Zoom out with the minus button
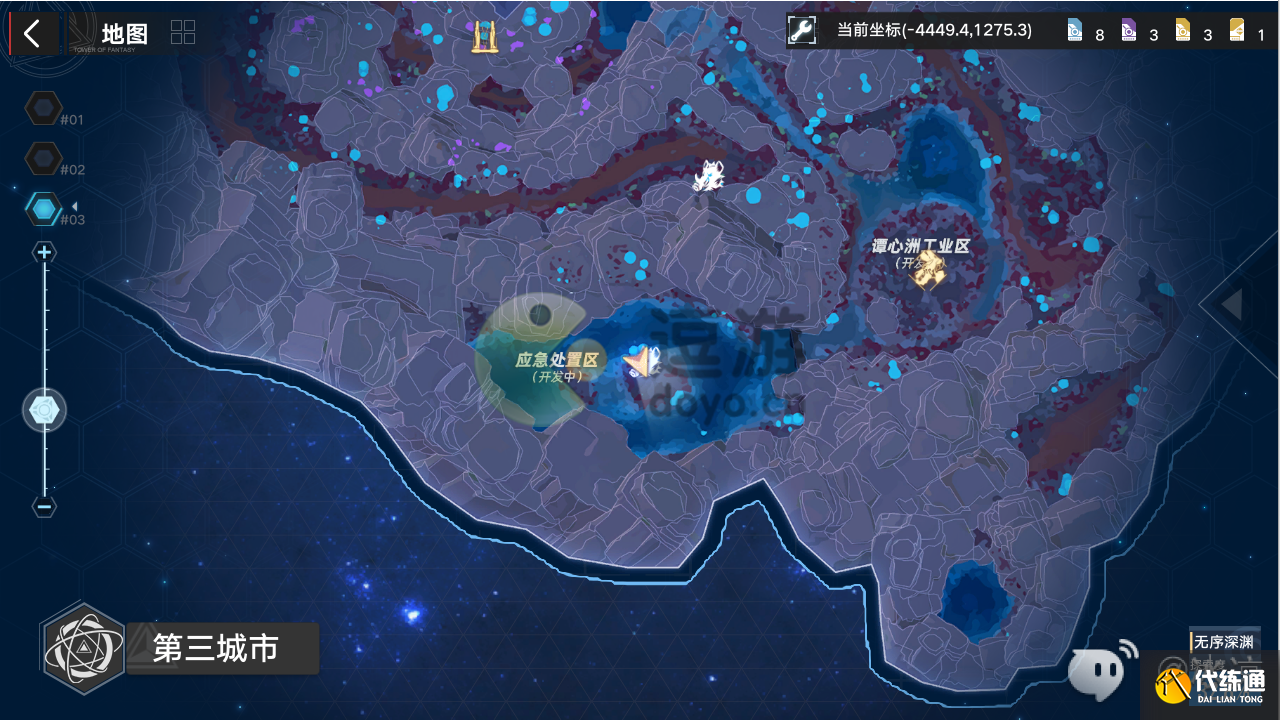Screen dimensions: 1280x720 click(44, 506)
